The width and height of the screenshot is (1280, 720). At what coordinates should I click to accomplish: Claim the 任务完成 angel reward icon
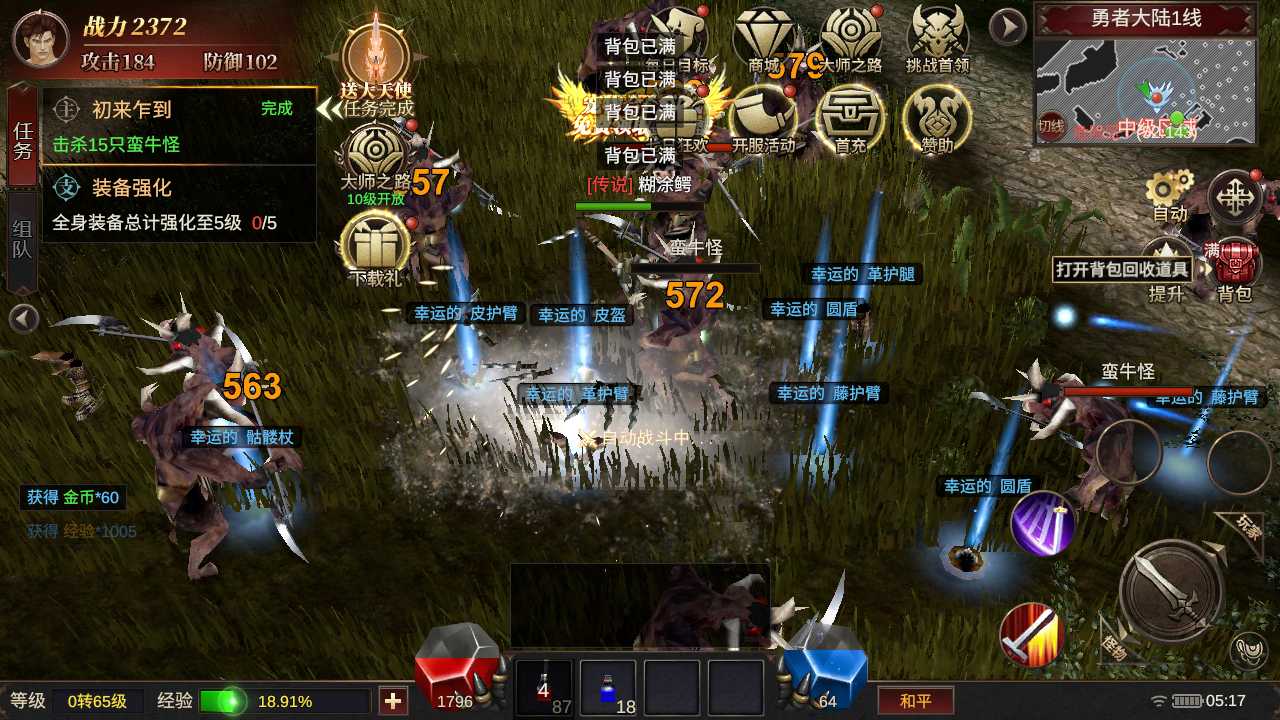(377, 62)
